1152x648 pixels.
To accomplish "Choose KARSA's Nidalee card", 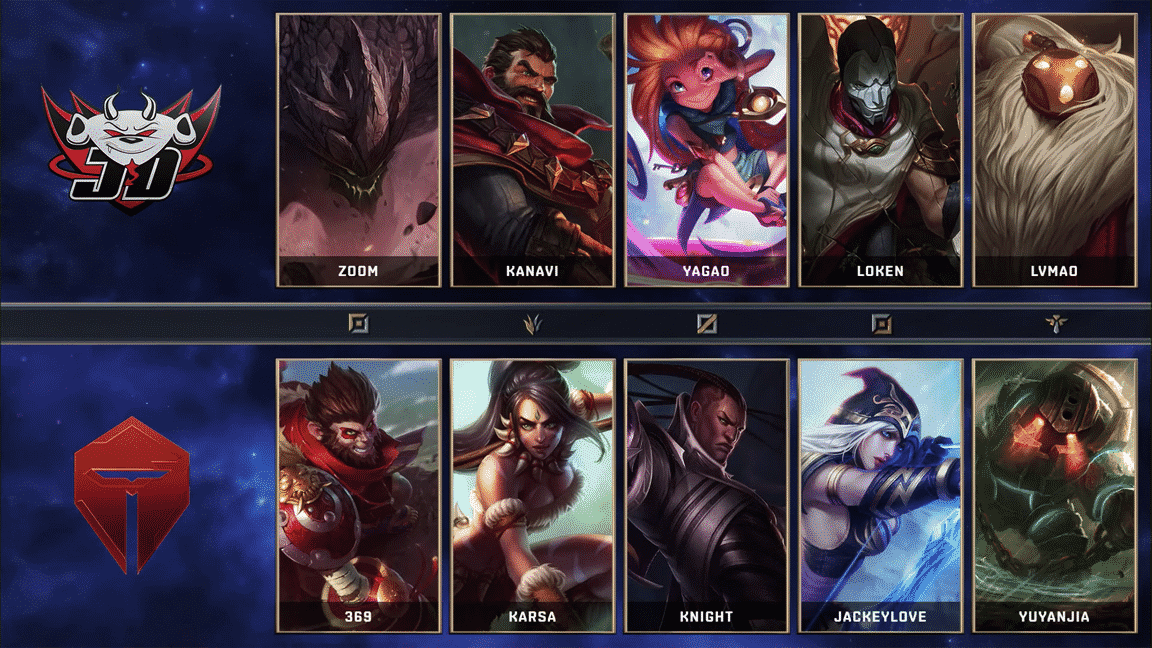I will (x=532, y=495).
